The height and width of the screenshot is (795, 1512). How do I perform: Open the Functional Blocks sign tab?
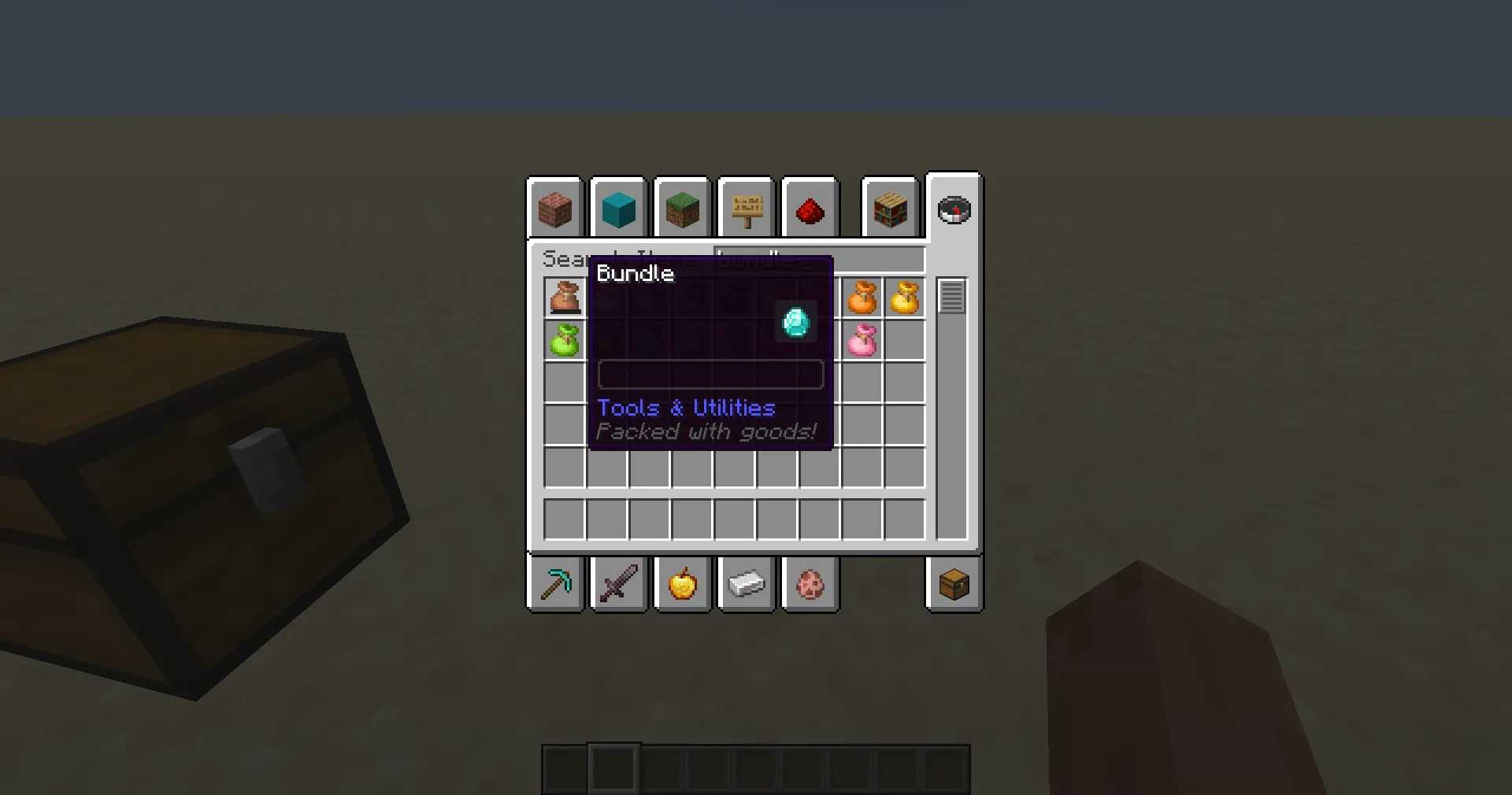746,209
